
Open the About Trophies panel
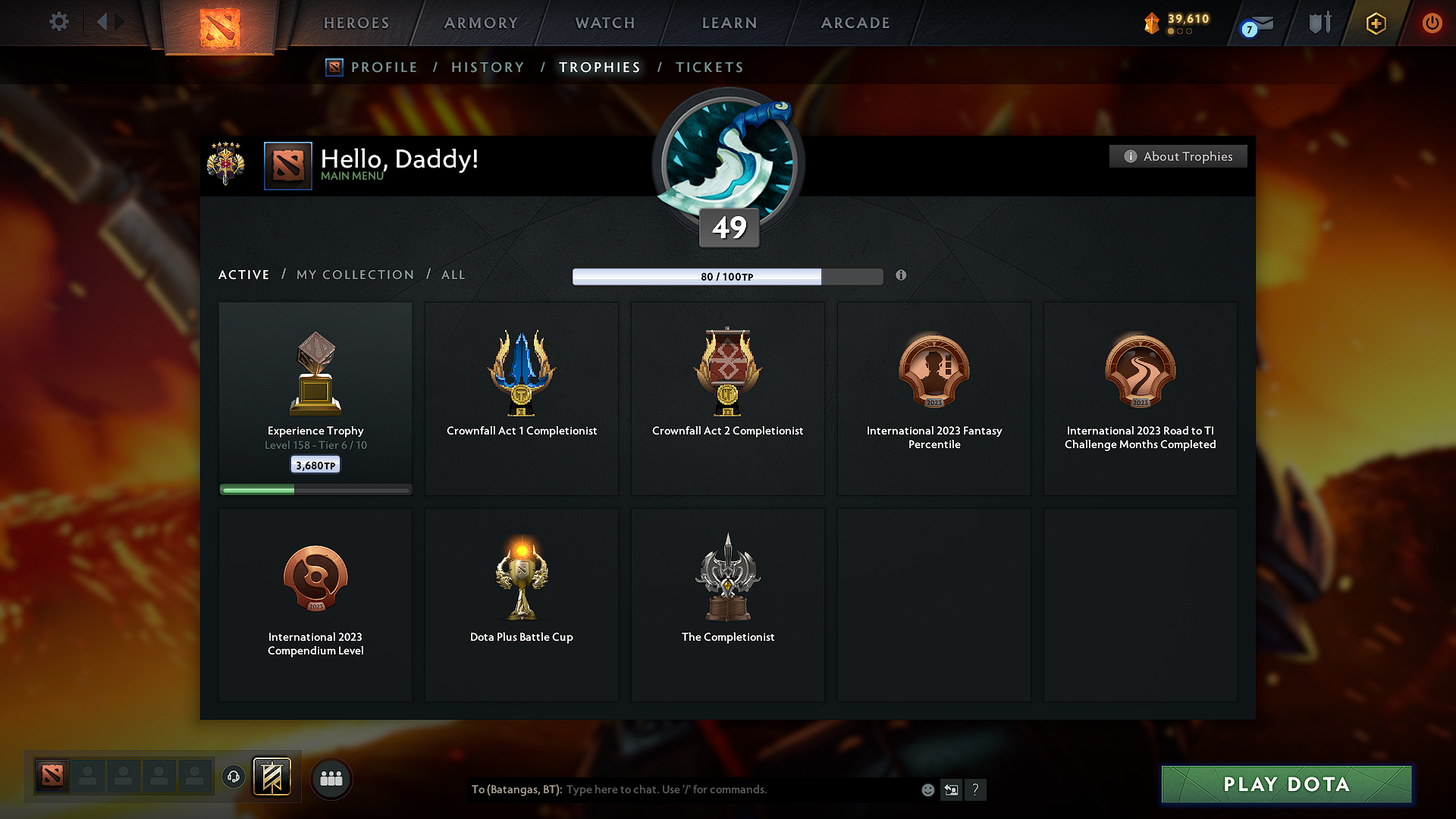(1178, 156)
